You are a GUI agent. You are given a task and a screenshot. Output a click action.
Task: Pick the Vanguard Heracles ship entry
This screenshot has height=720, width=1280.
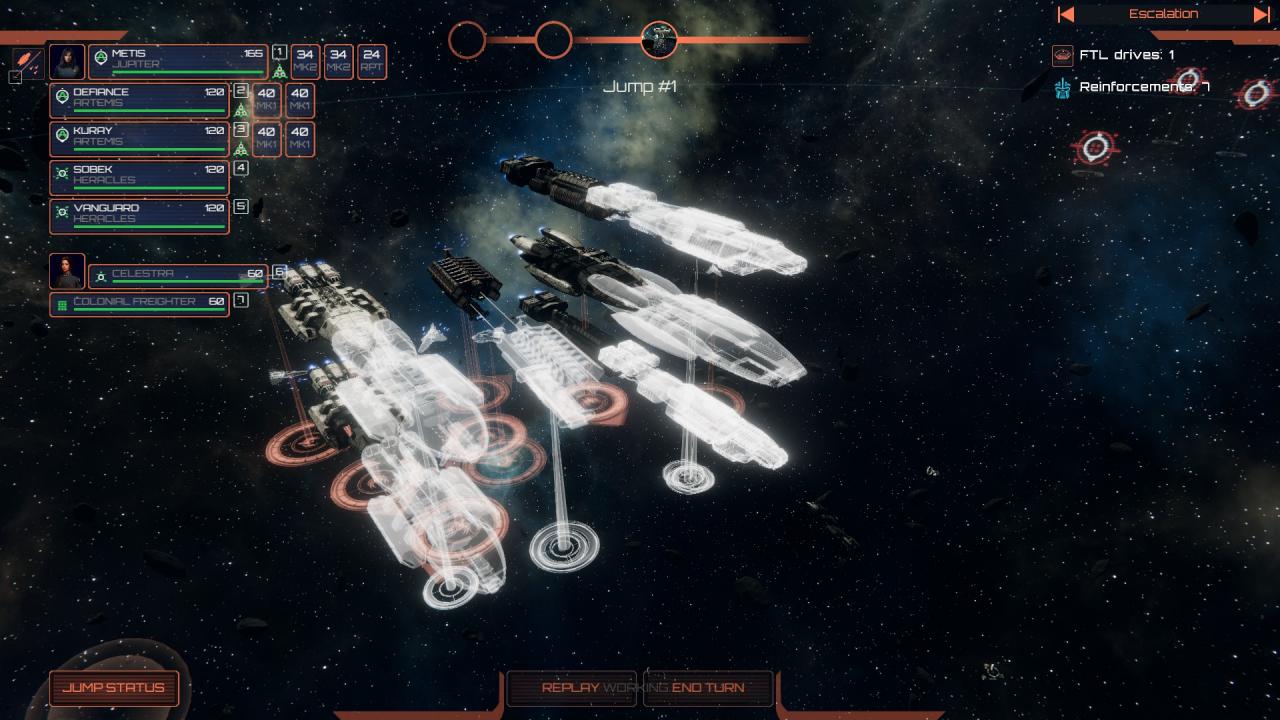pyautogui.click(x=139, y=215)
